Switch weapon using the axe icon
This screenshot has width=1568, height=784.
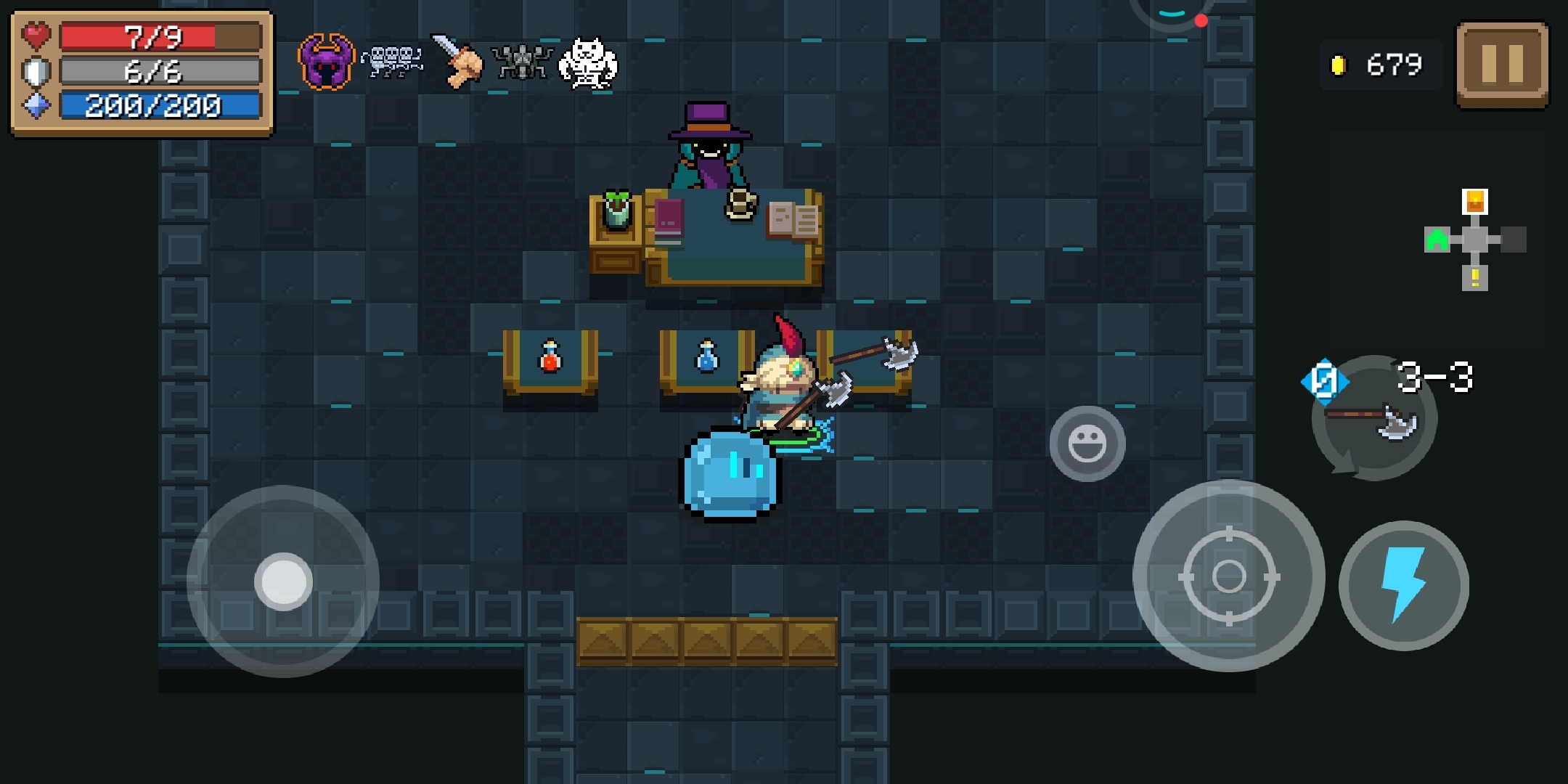(1373, 420)
